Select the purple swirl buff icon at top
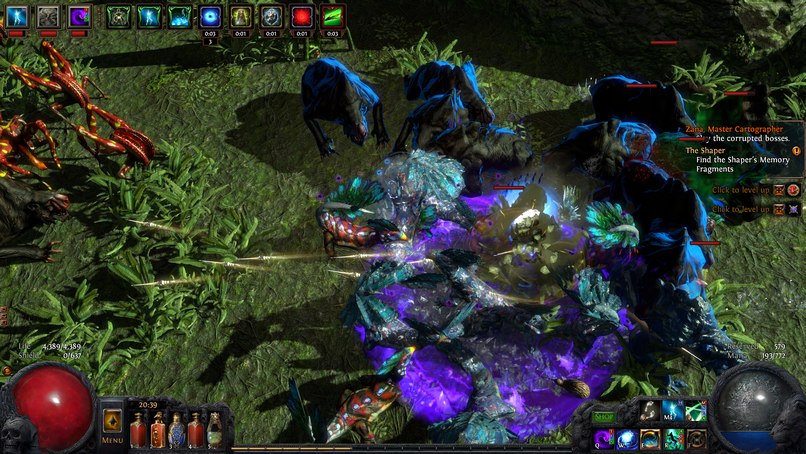 (x=79, y=16)
